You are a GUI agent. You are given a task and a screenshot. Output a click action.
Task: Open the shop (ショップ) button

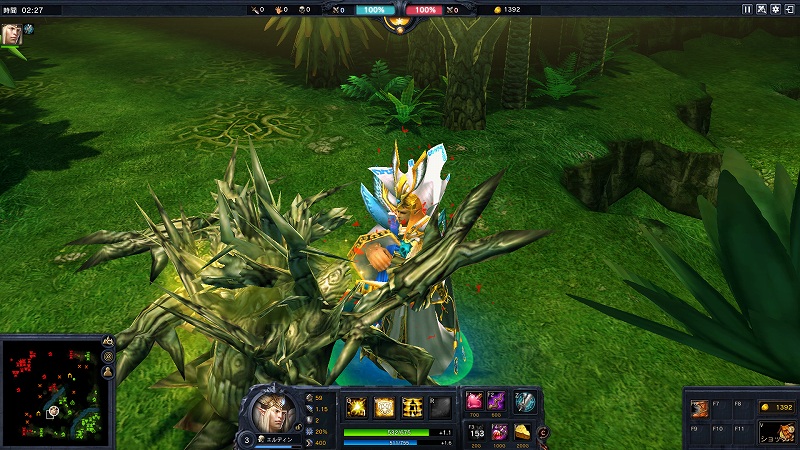(x=777, y=433)
